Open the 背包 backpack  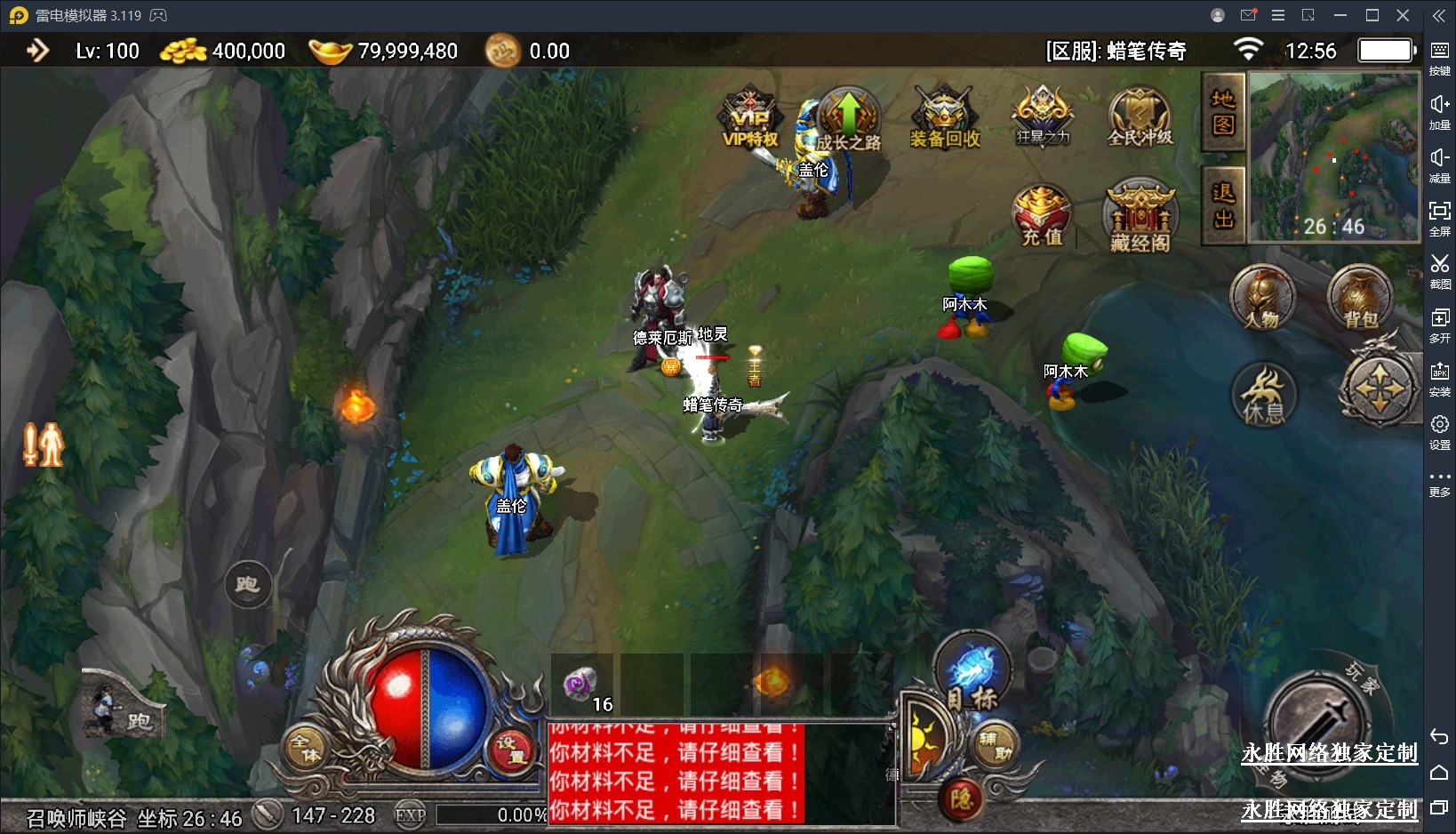1359,298
